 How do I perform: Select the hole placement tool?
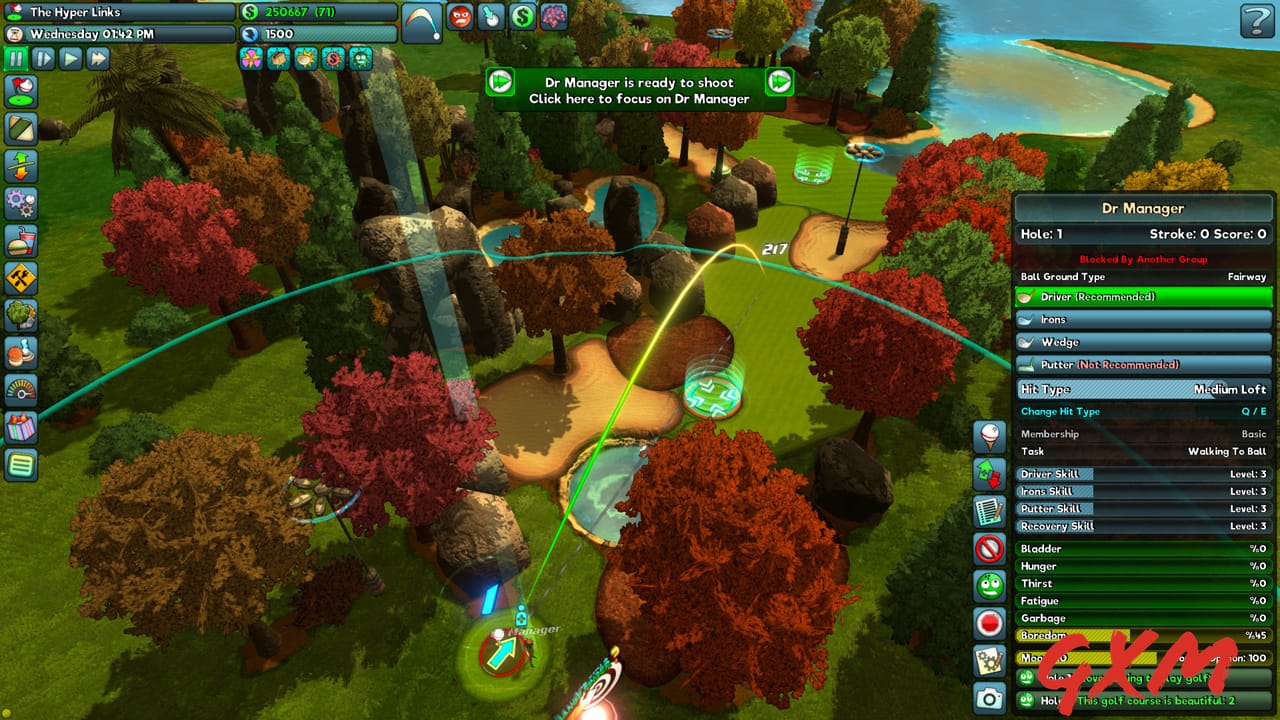click(20, 91)
